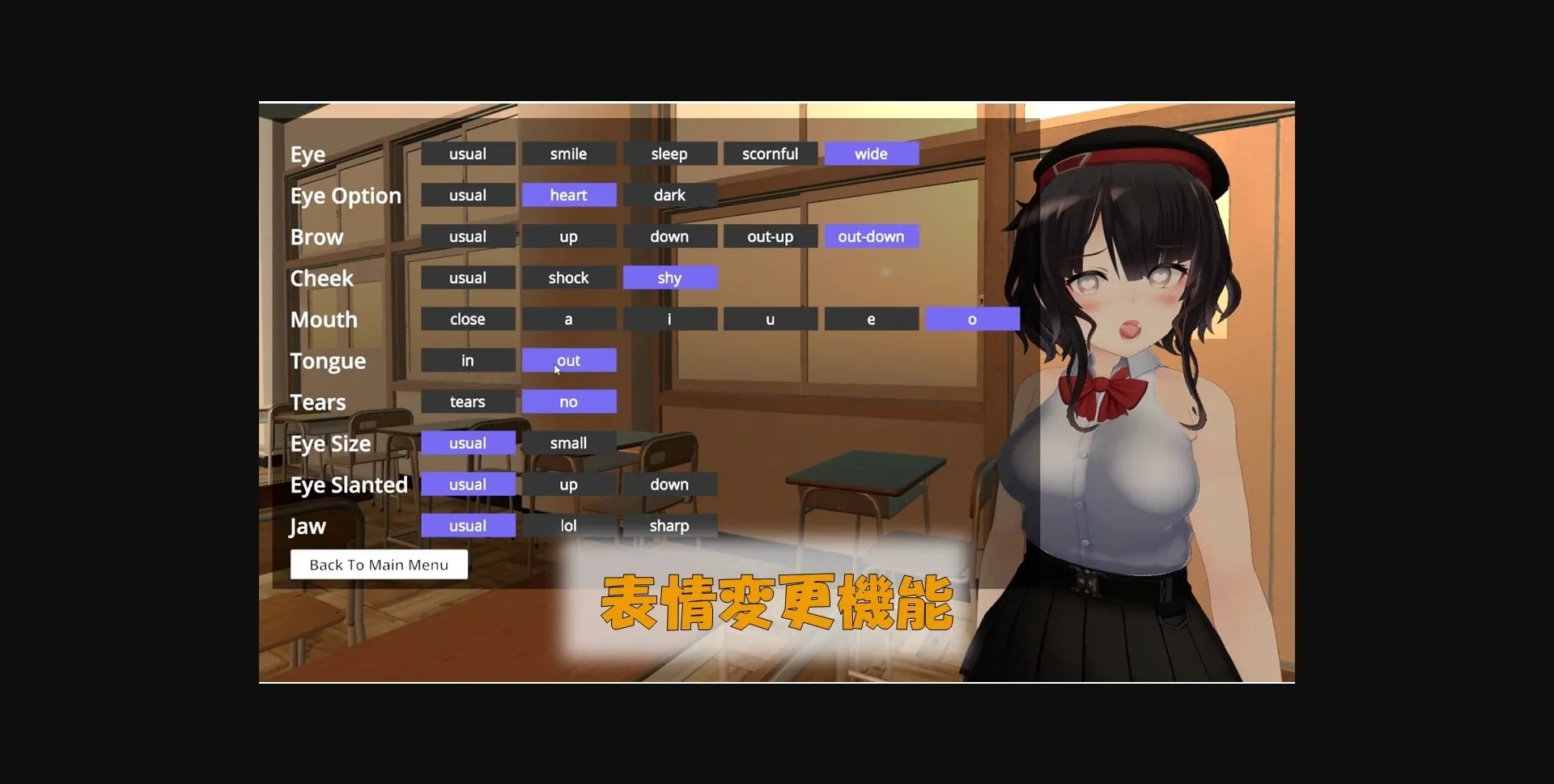
Task: Enable the "dark" Eye Option
Action: point(669,194)
